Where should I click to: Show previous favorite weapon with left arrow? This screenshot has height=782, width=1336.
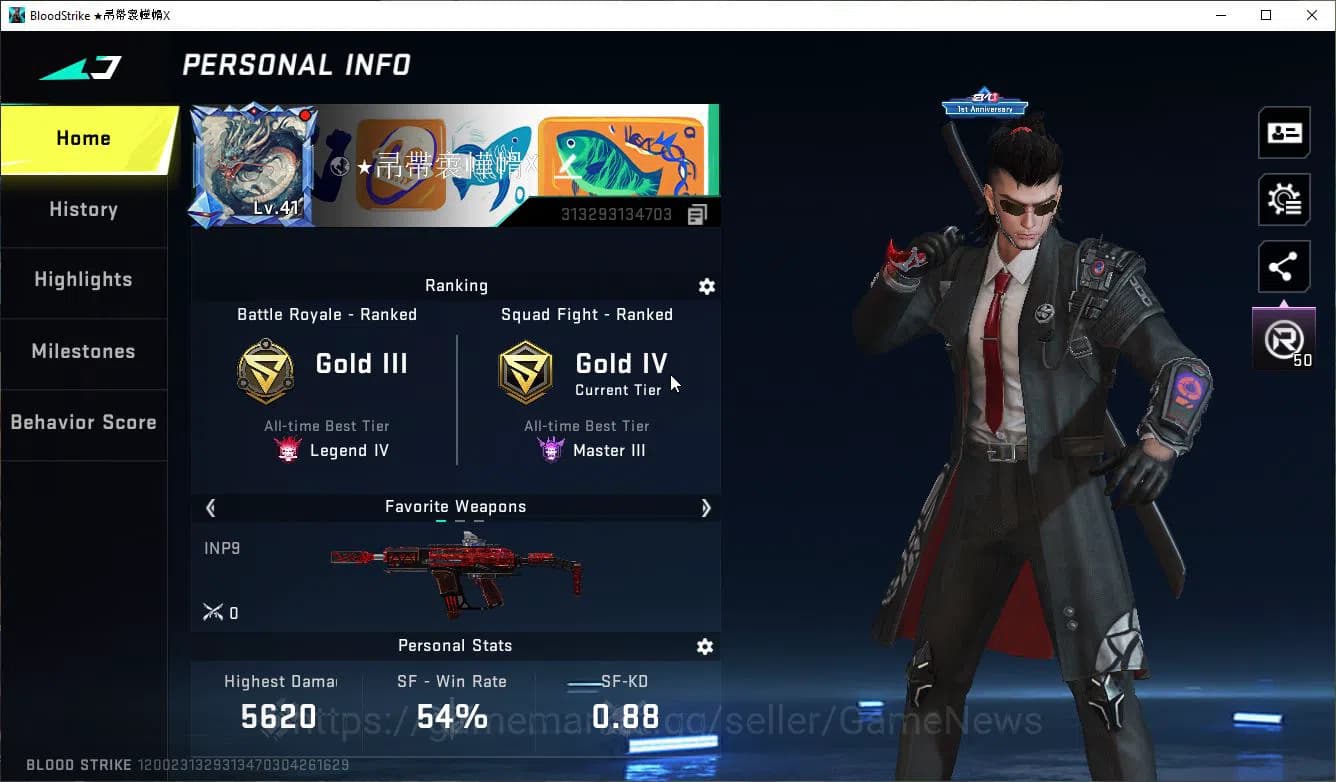[x=210, y=508]
